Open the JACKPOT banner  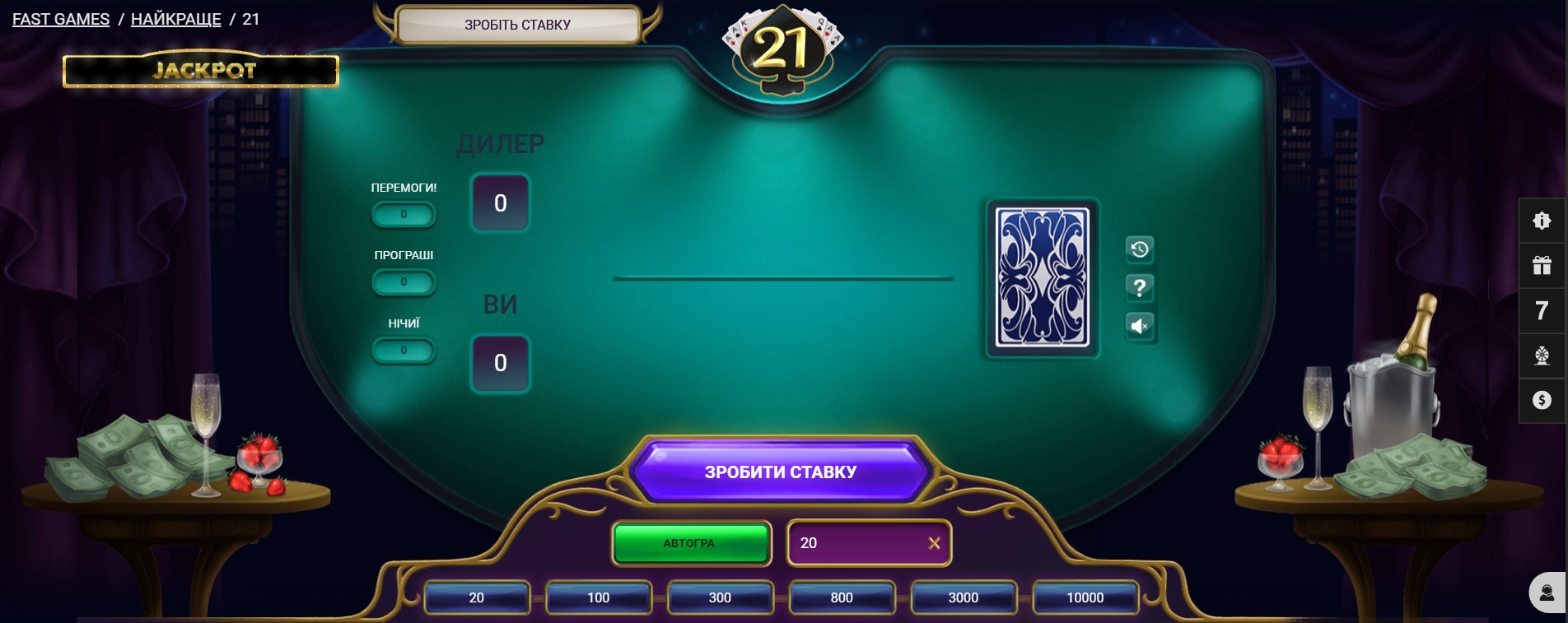coord(202,71)
